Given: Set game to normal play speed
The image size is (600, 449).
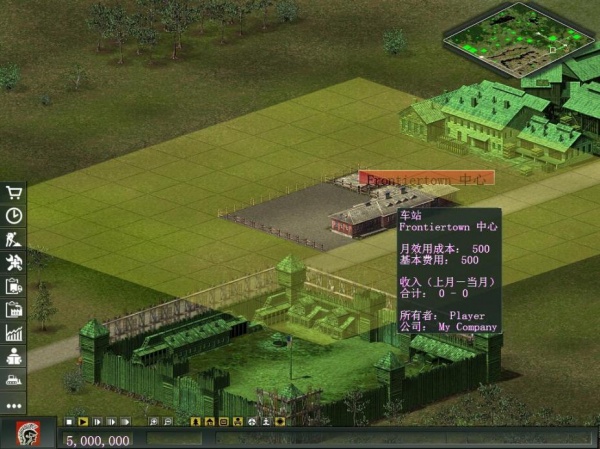Looking at the screenshot, I should pos(83,422).
